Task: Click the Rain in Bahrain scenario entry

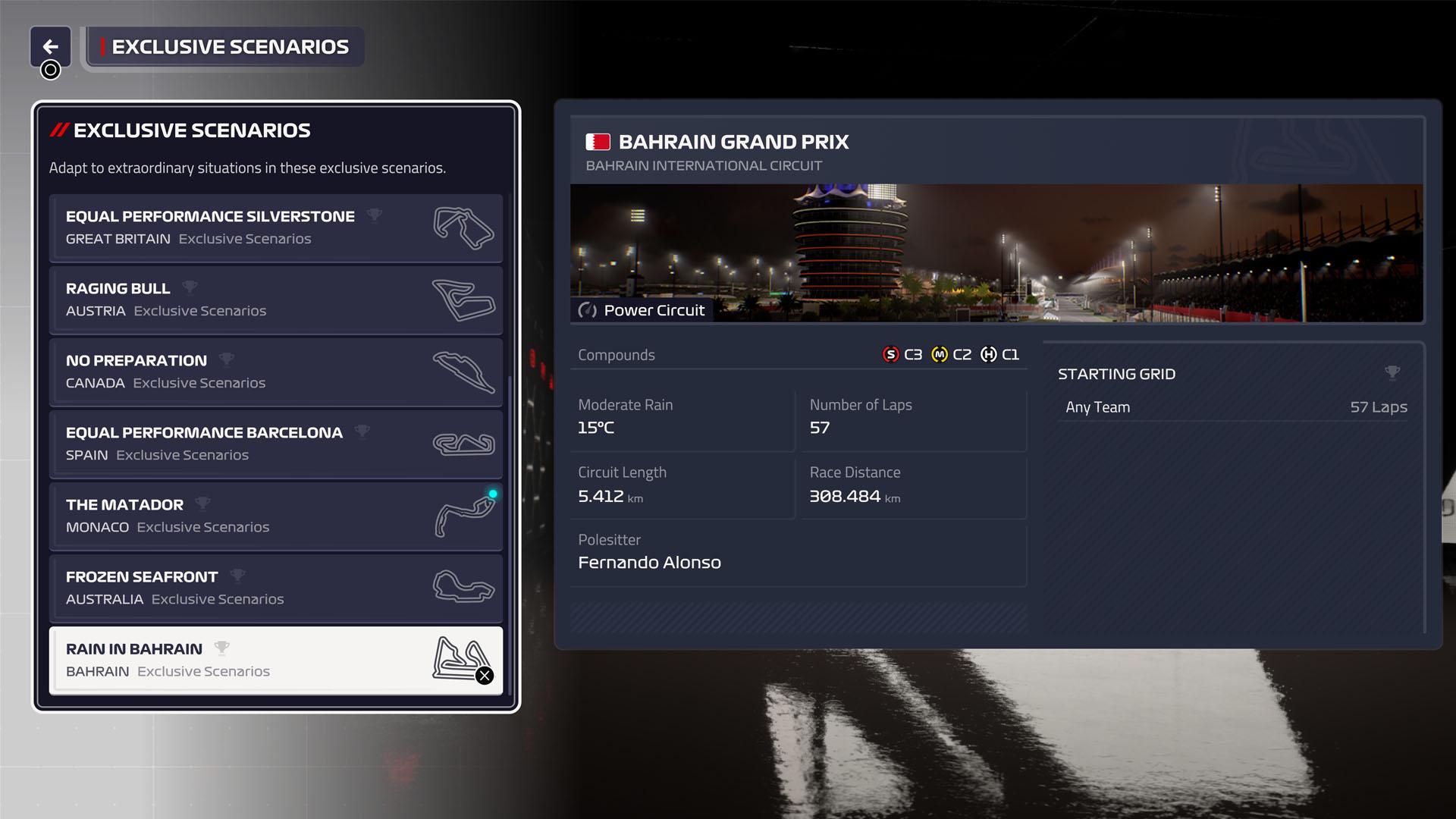Action: pyautogui.click(x=275, y=659)
